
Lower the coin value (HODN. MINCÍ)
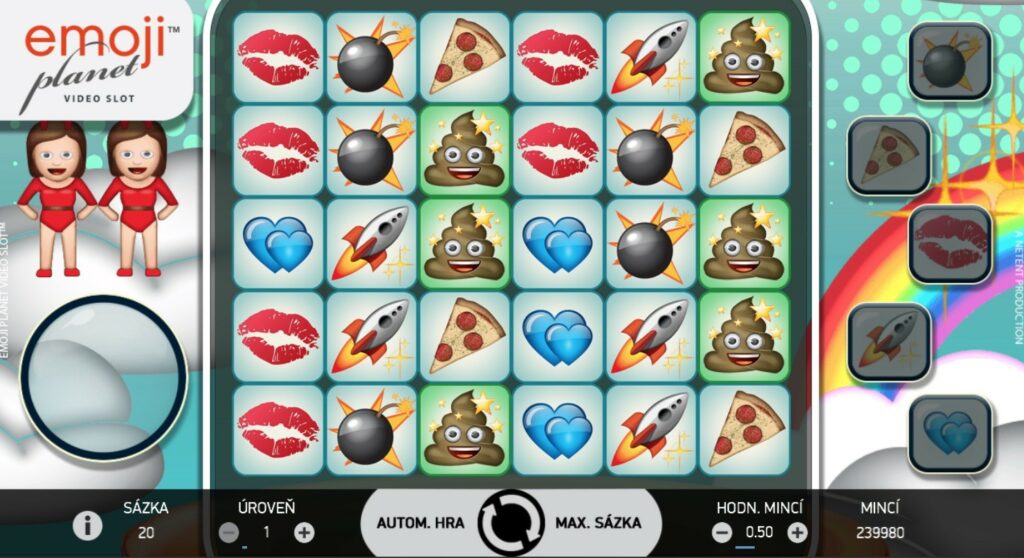[722, 532]
